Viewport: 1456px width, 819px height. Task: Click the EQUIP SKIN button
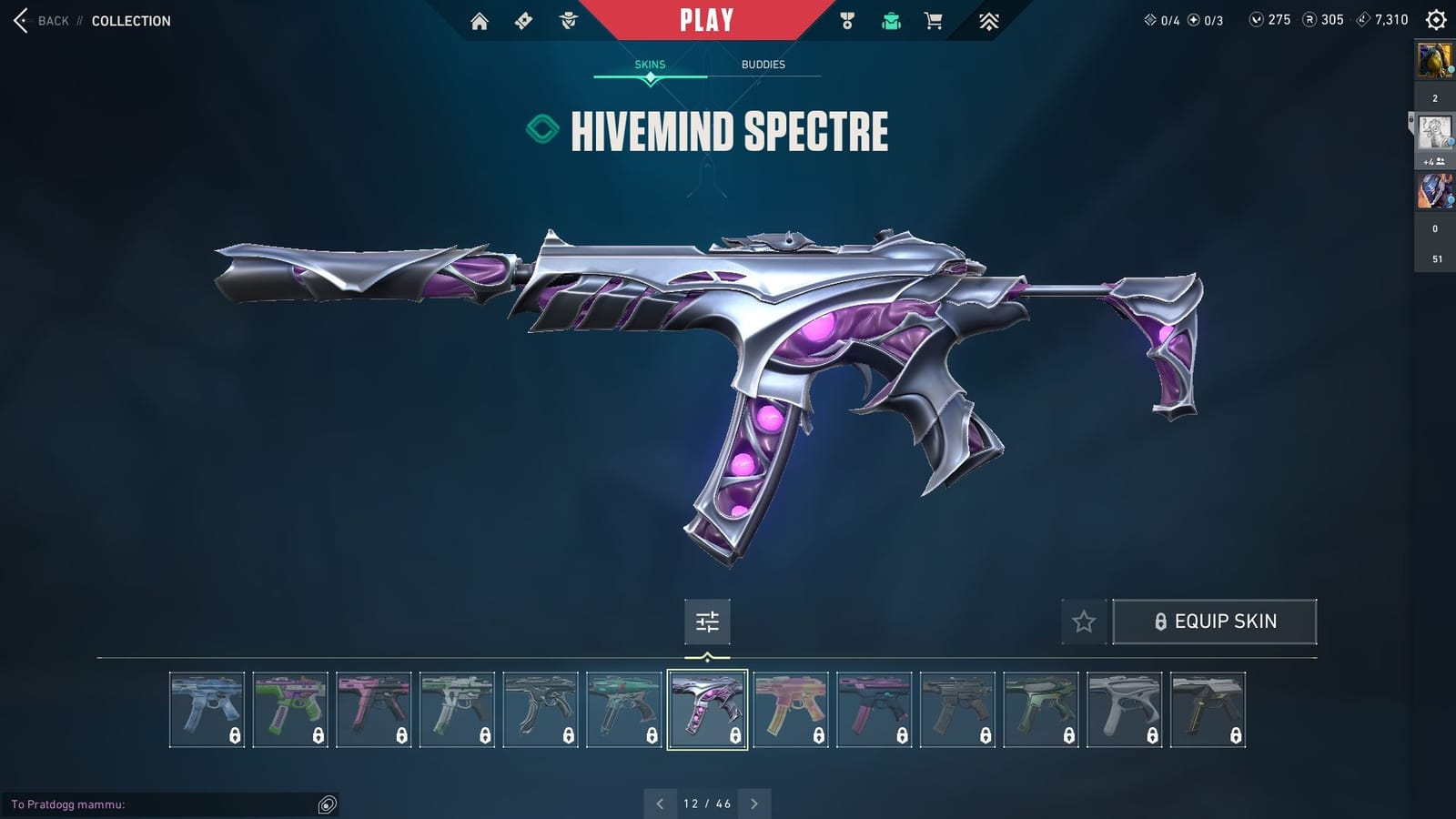coord(1215,621)
